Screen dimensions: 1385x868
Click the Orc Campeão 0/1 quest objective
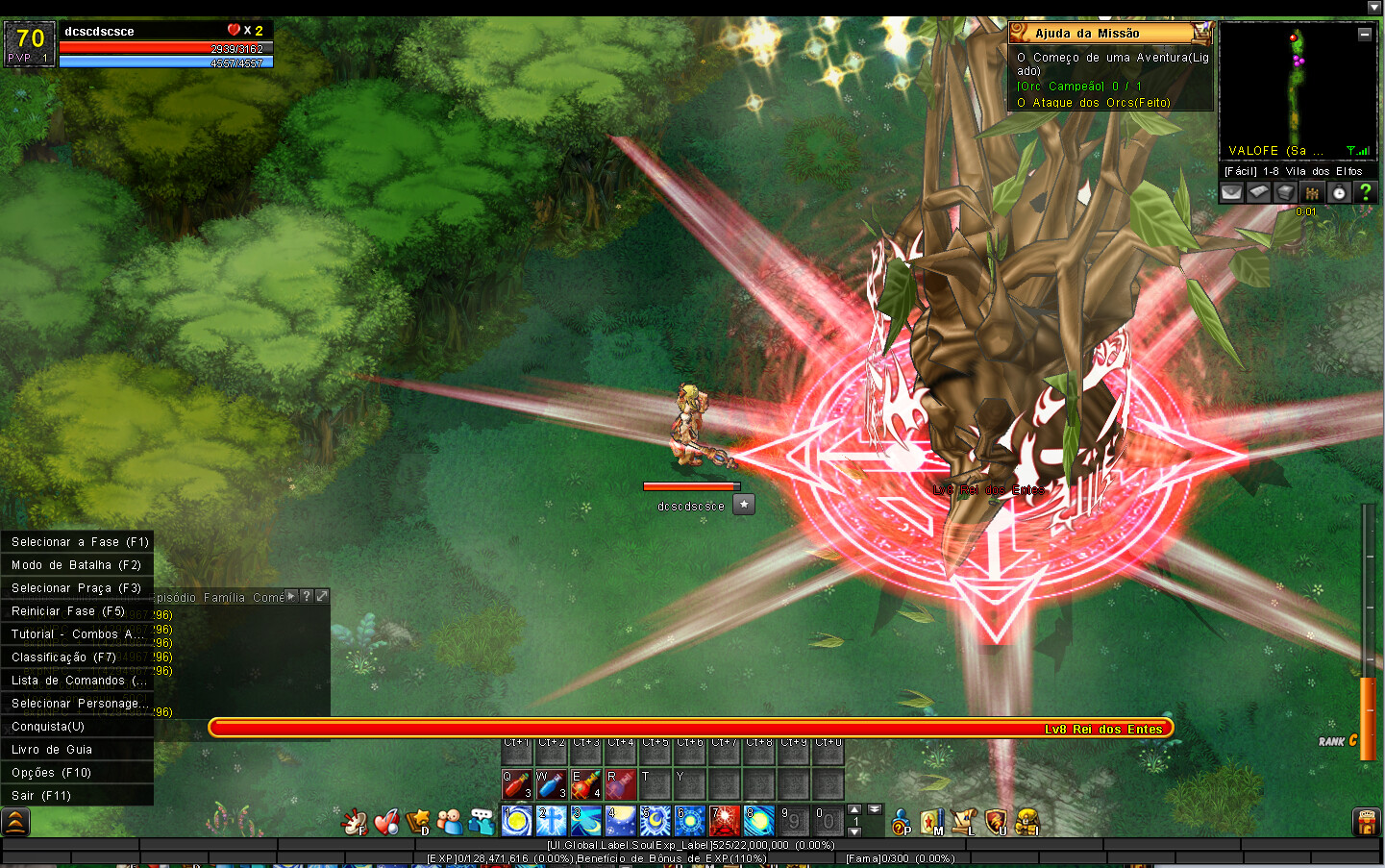1077,86
